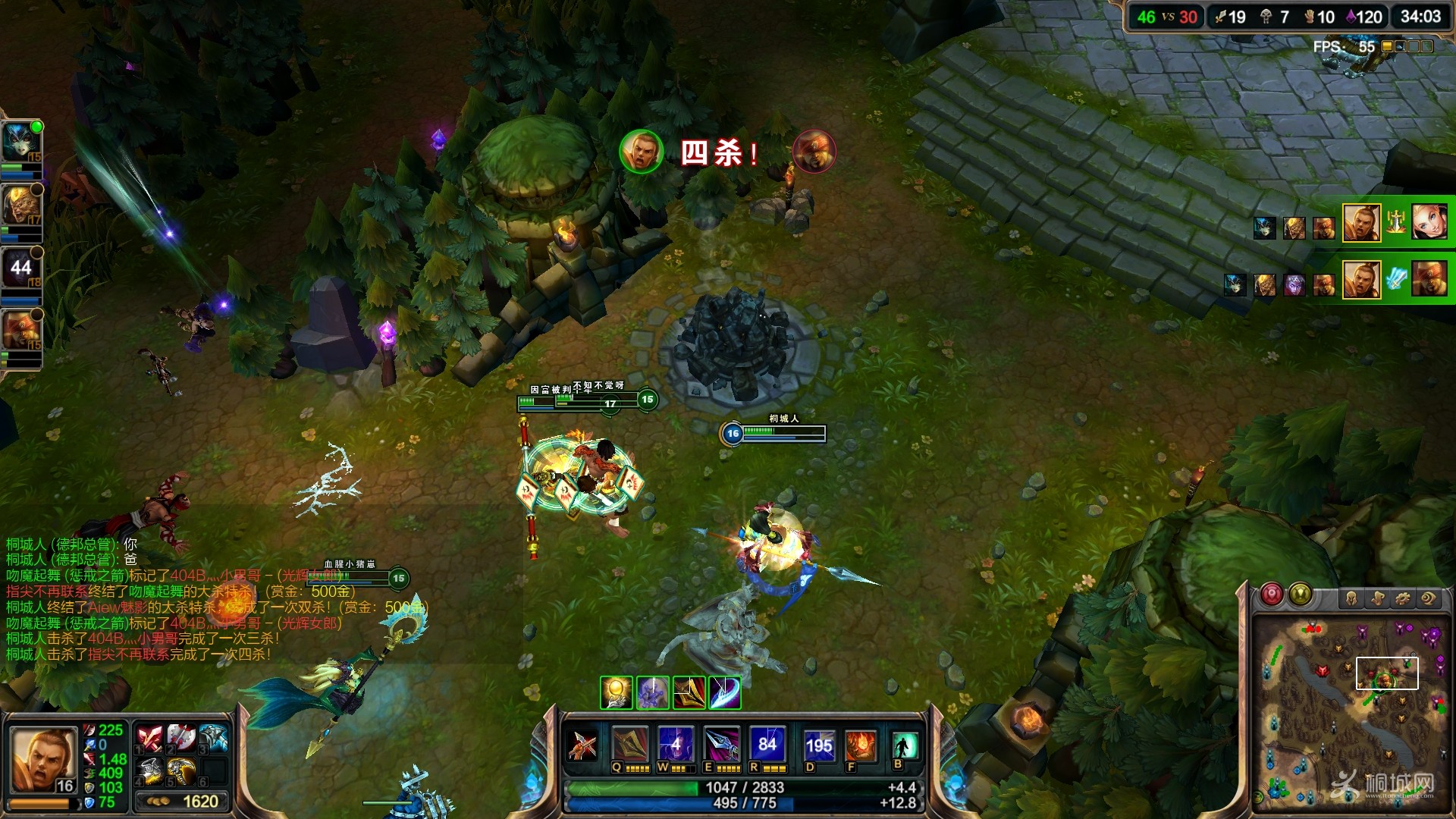Activate the R ultimate ability

767,745
